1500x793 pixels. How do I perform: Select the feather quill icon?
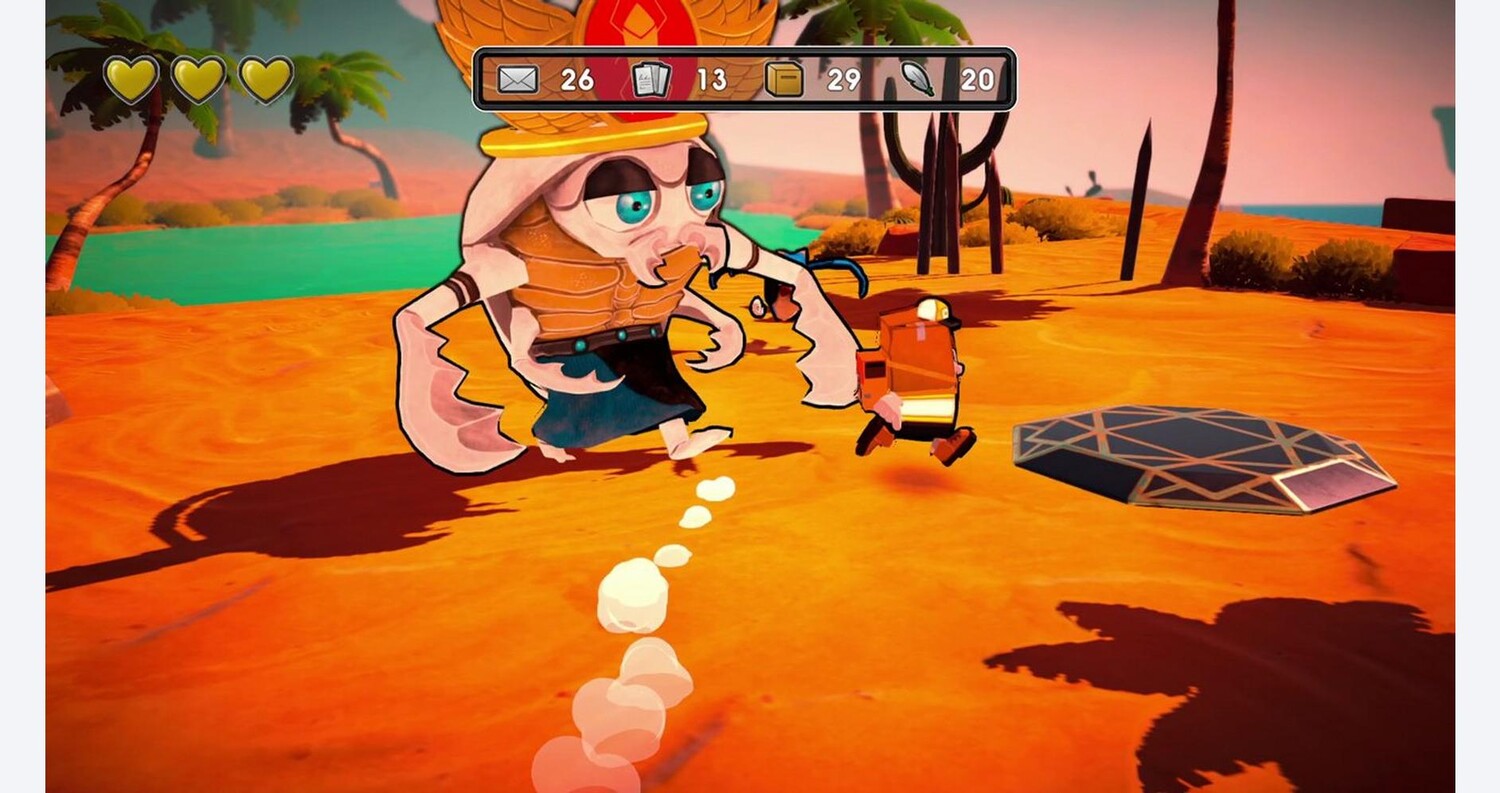(x=917, y=79)
